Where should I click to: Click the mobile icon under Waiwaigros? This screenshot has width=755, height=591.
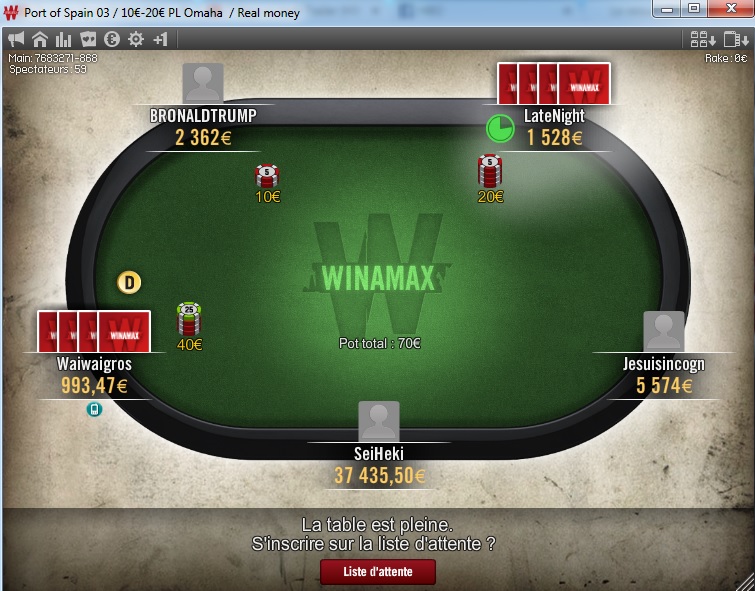tap(94, 409)
